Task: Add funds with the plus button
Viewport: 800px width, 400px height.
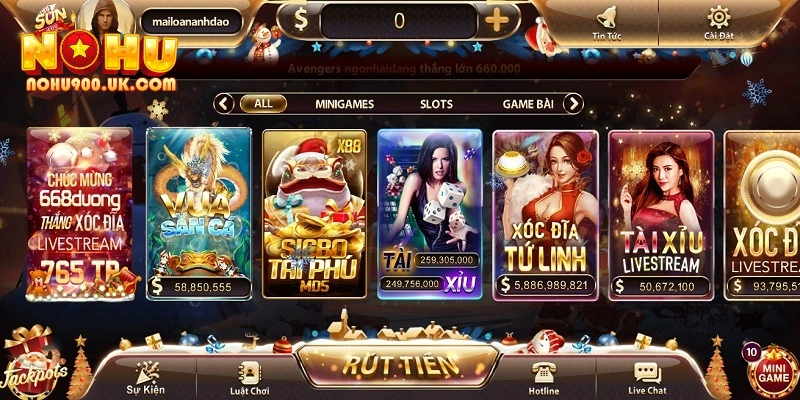Action: (498, 19)
